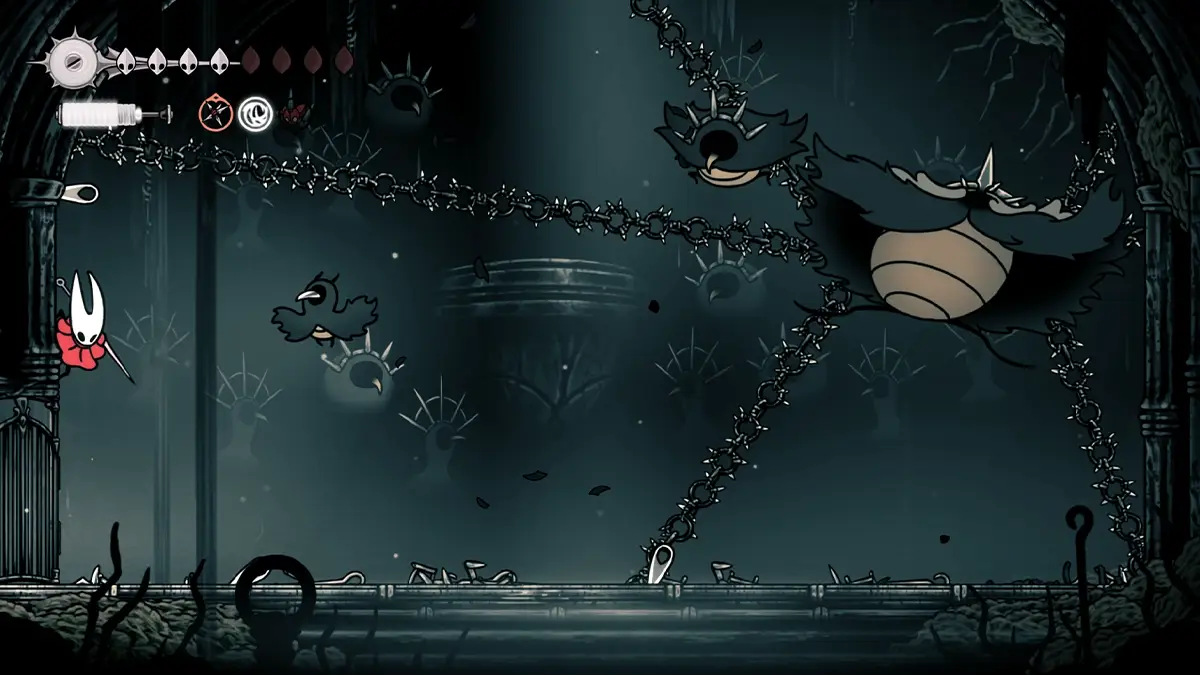
Task: Select the orange-ringed shuriken tool icon
Action: coord(215,114)
